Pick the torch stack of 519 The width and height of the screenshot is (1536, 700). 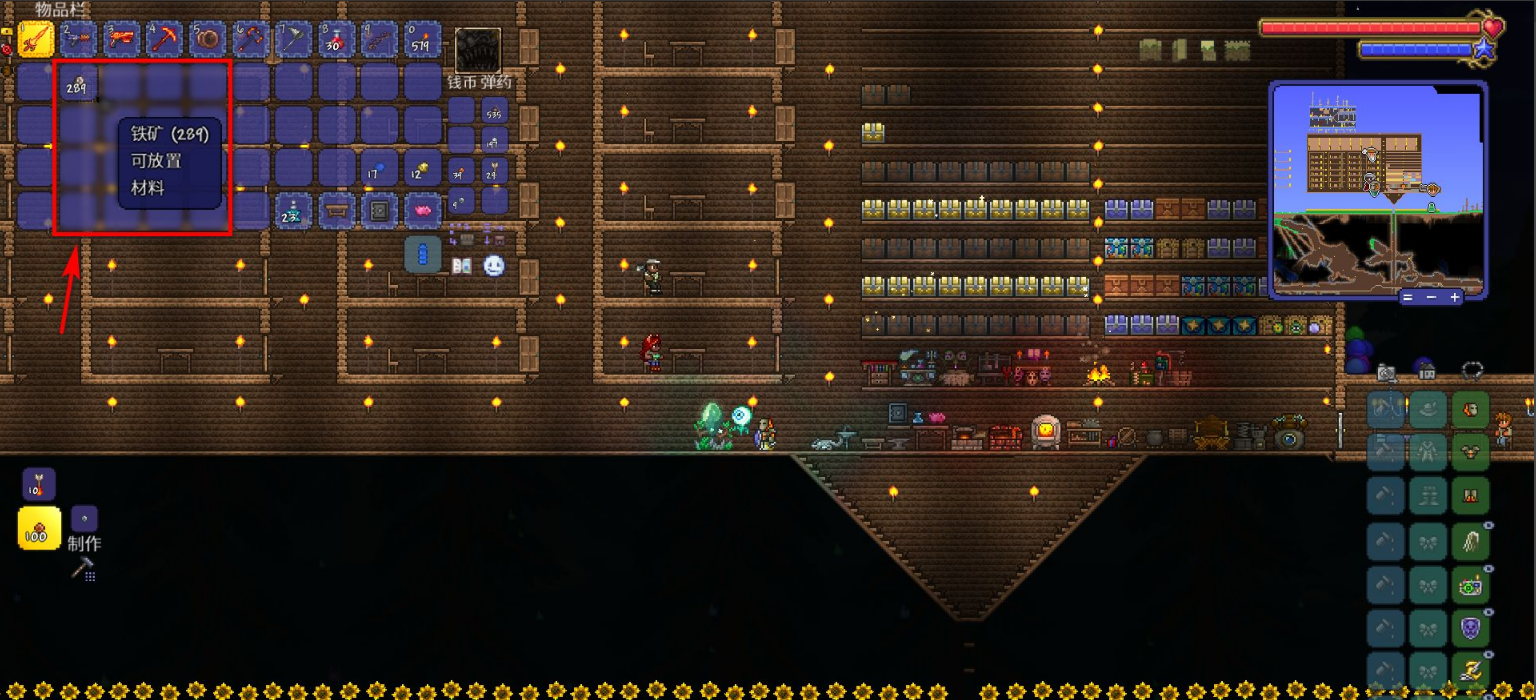pyautogui.click(x=423, y=40)
